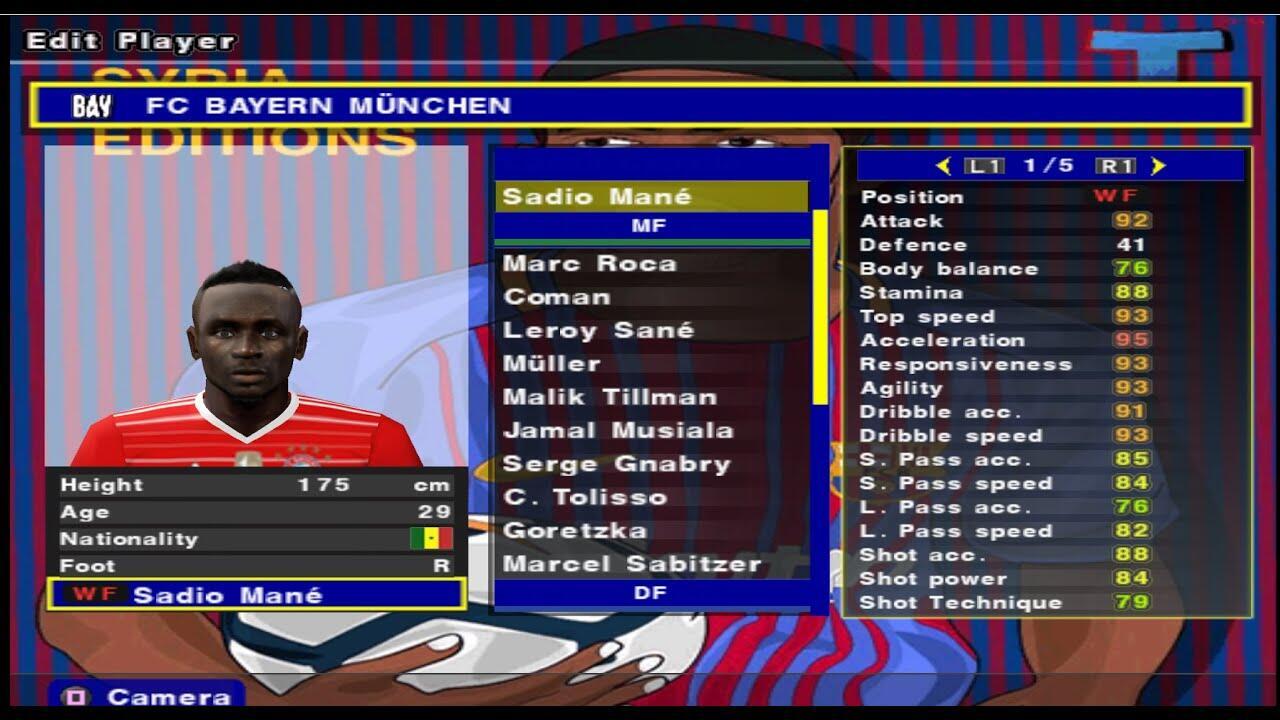This screenshot has width=1280, height=720.
Task: Select the Height row in player info
Action: pyautogui.click(x=256, y=485)
